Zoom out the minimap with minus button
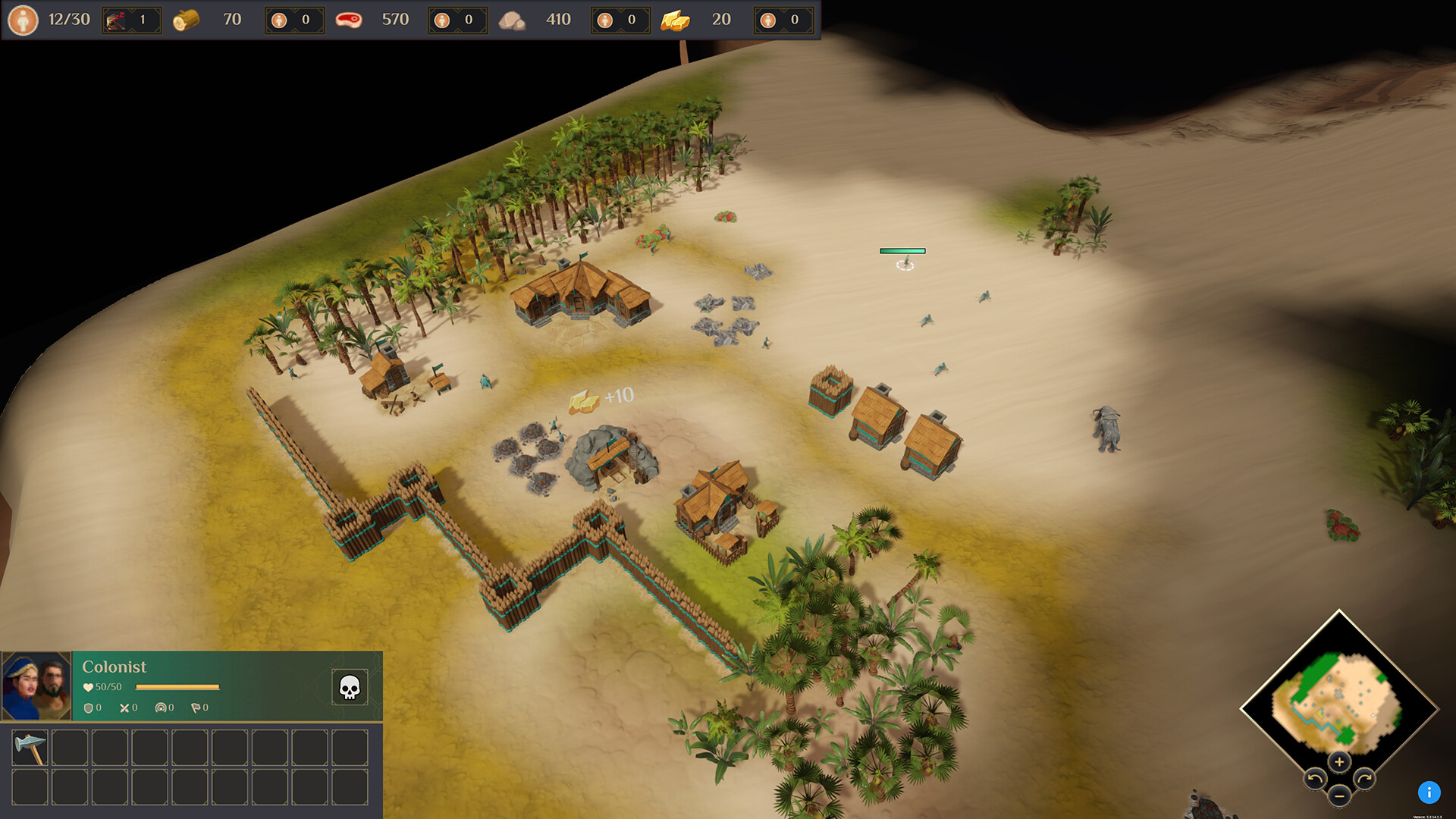 (x=1339, y=796)
